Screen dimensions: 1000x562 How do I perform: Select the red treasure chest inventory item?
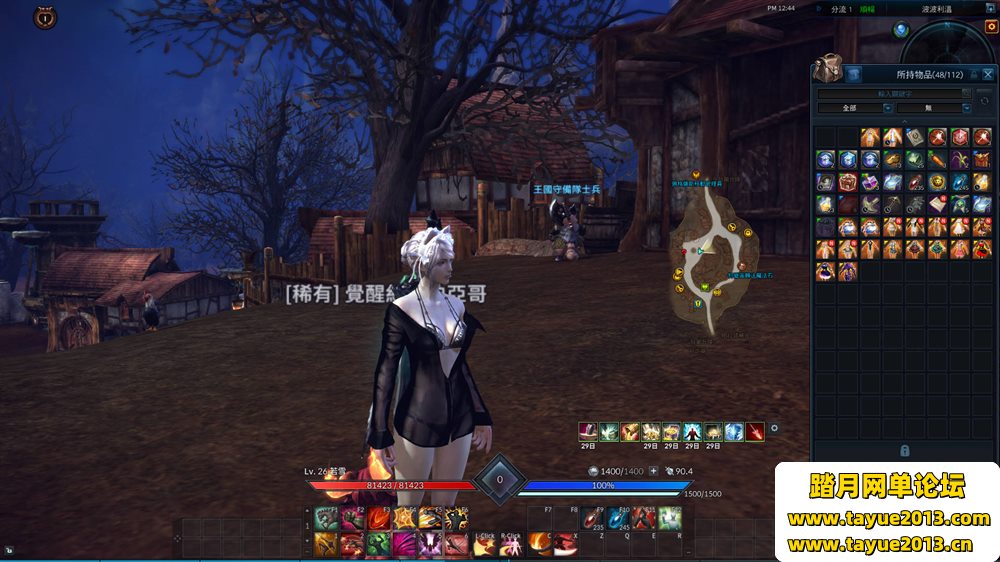[848, 182]
